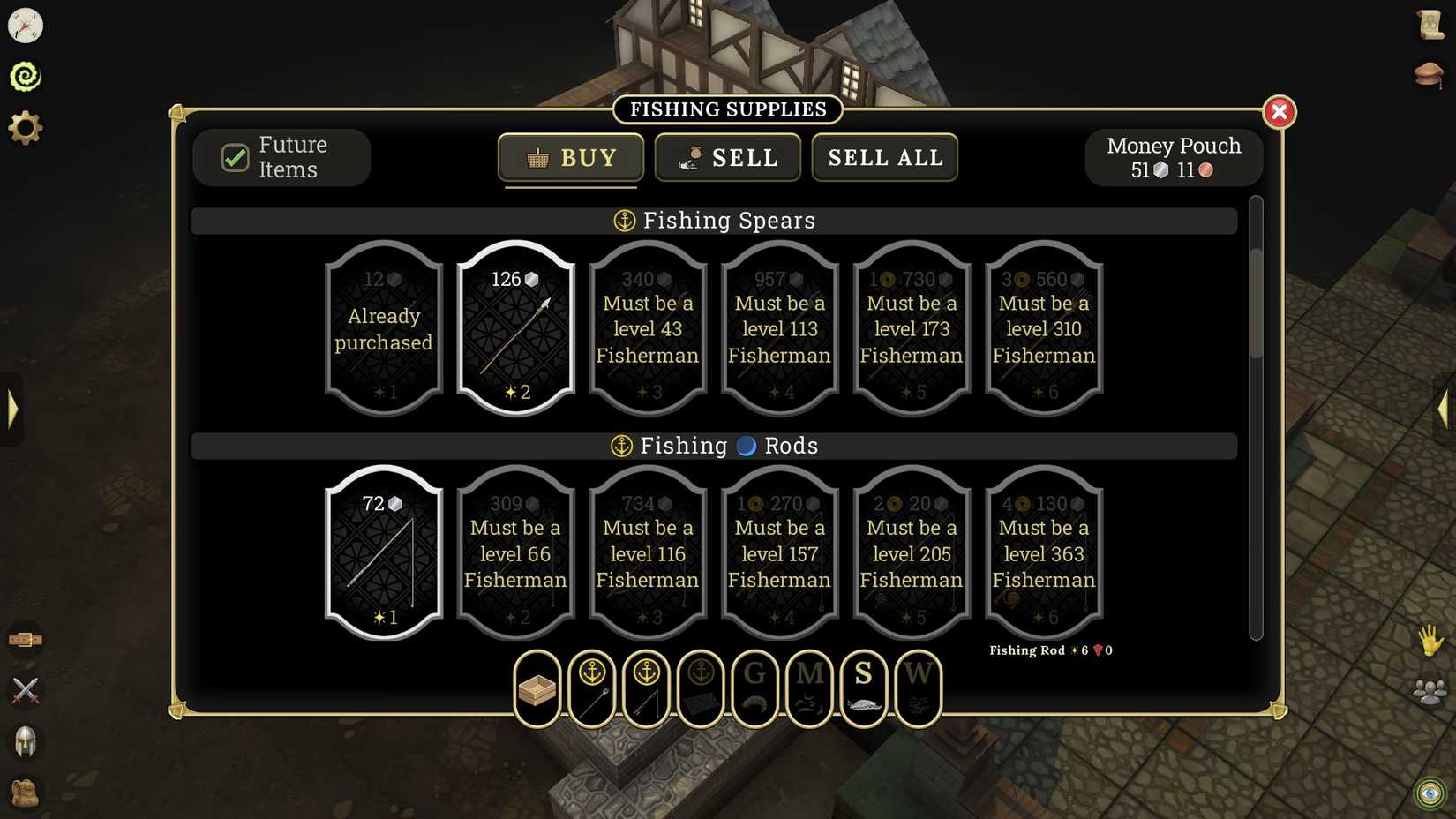The height and width of the screenshot is (819, 1456).
Task: Open the fishing spears category icon
Action: (591, 688)
